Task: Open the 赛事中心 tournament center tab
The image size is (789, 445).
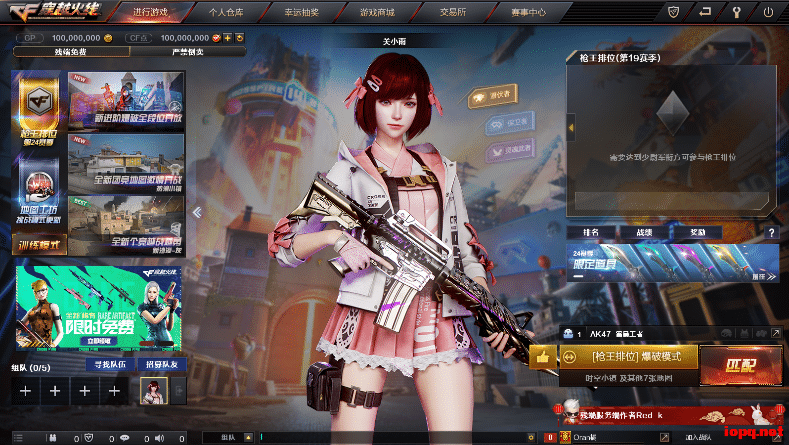Action: pos(522,12)
